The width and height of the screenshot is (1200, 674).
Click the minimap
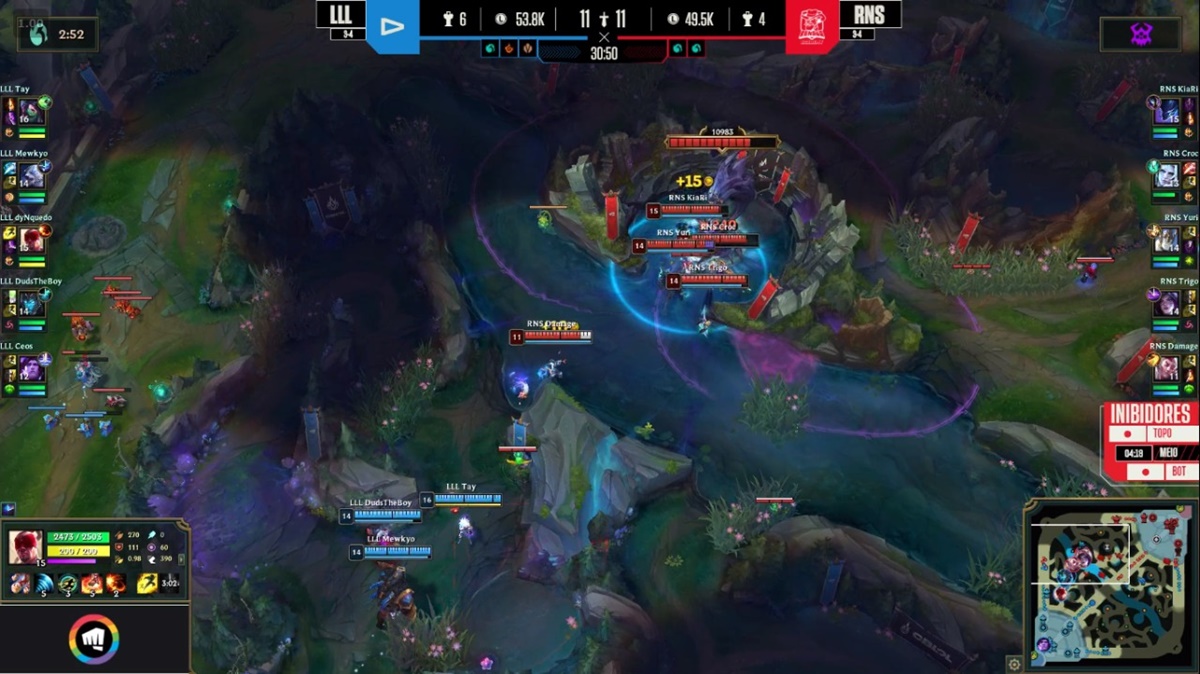[1108, 582]
